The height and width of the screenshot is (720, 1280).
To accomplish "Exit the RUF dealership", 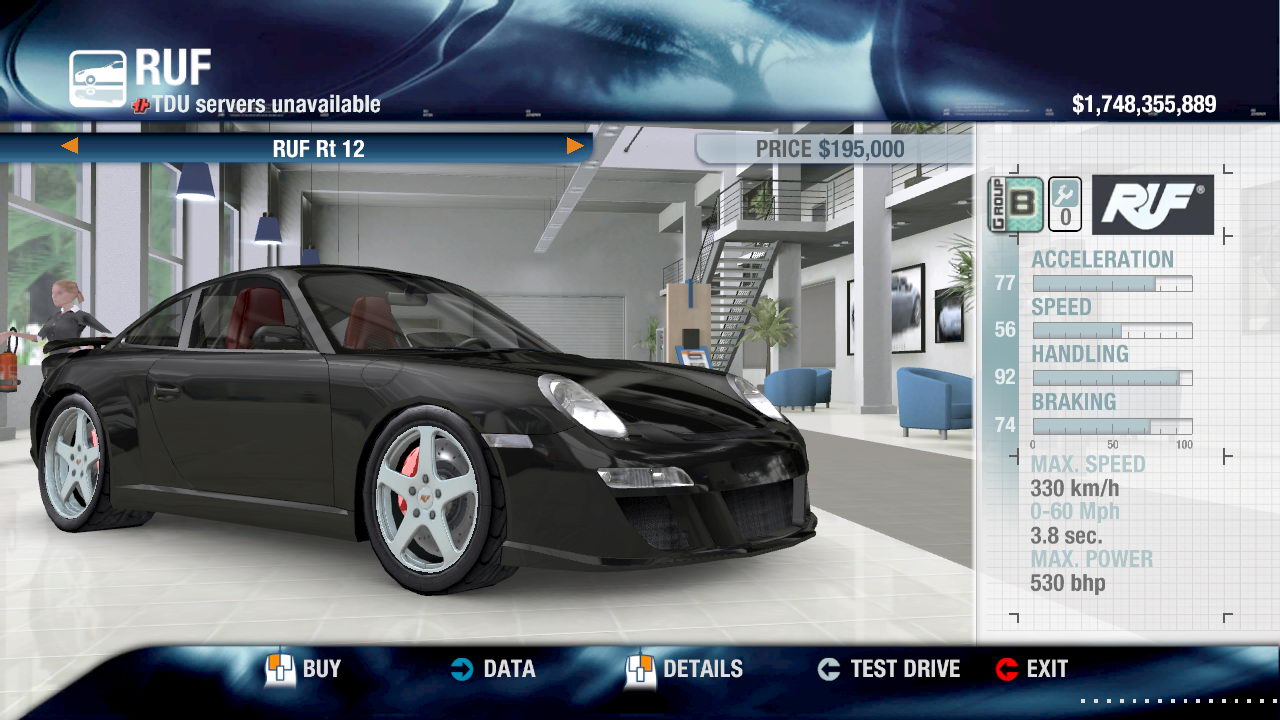I will pos(1032,669).
